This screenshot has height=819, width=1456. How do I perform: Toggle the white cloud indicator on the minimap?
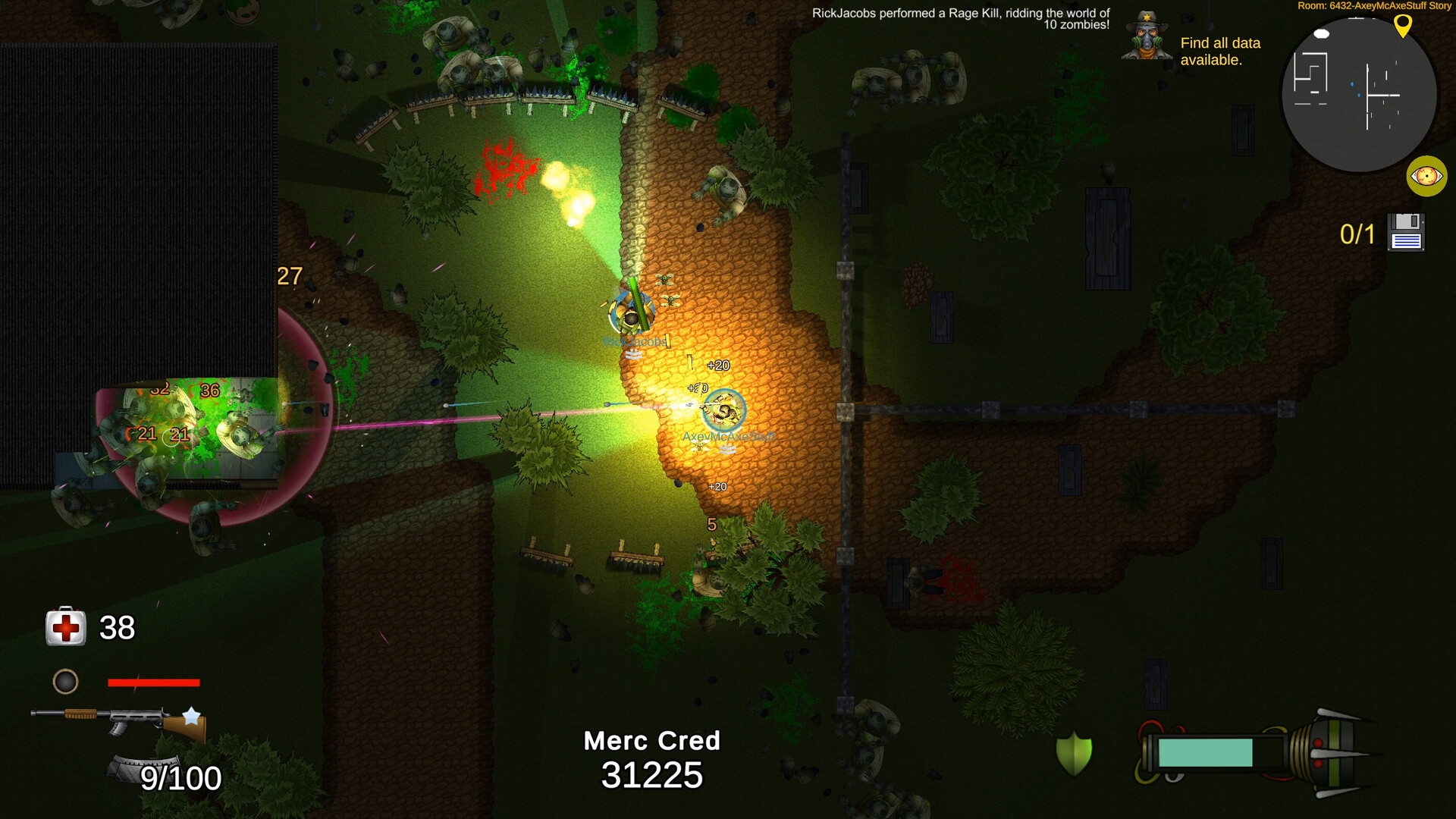click(1320, 33)
